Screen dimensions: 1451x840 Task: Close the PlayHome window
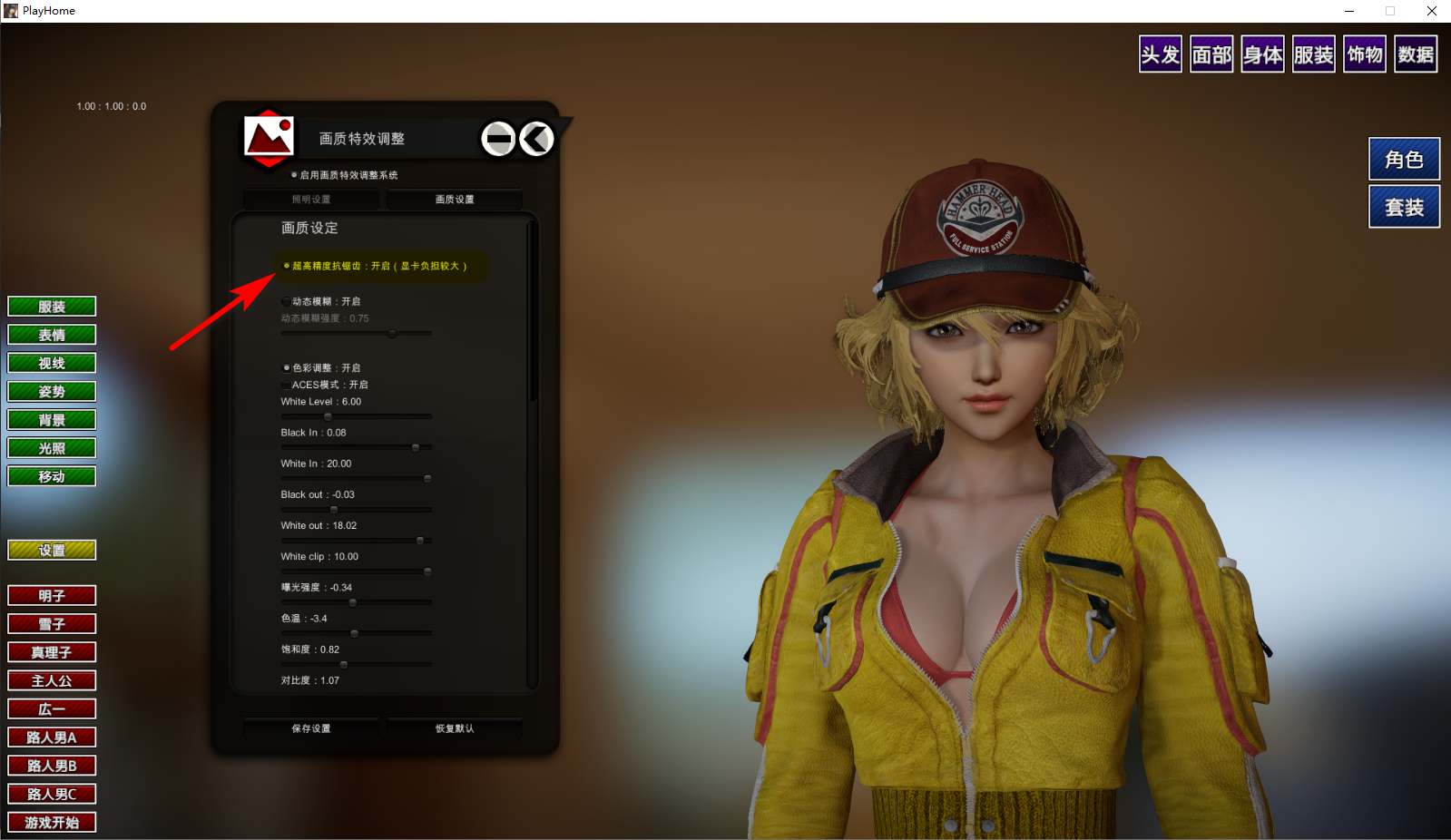coord(1431,11)
